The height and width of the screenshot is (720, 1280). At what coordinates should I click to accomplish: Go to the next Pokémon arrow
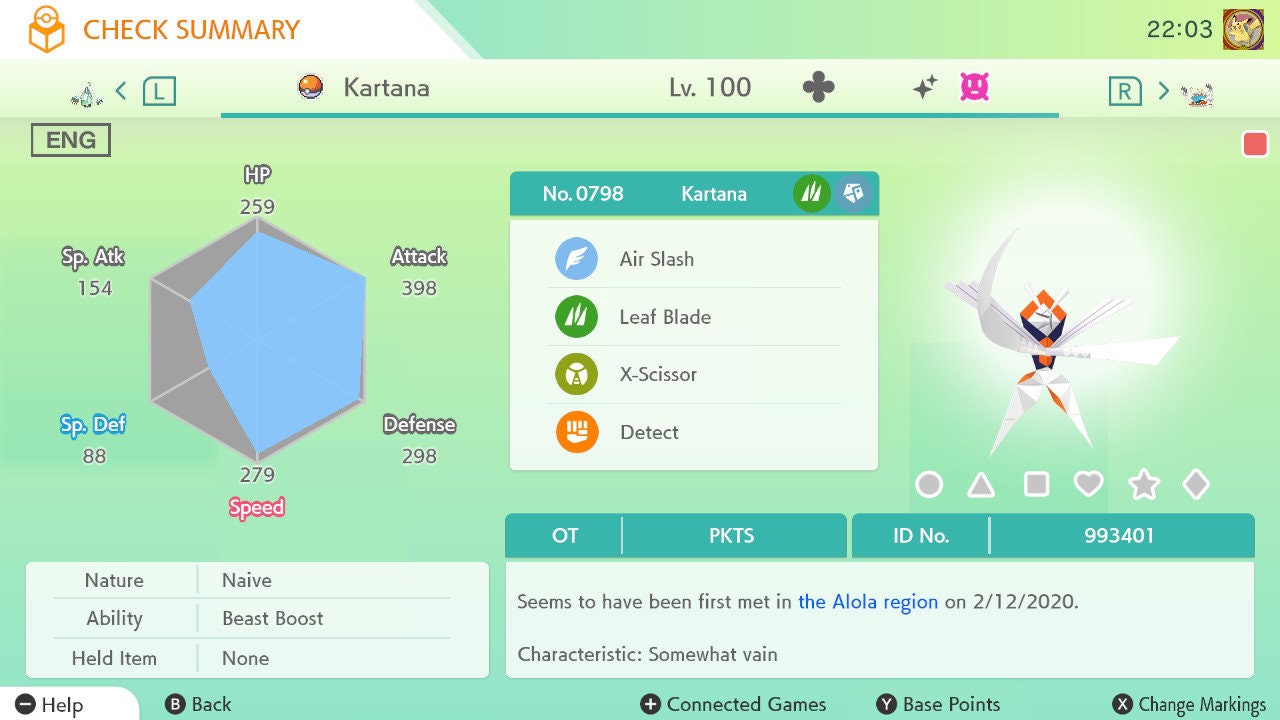(x=1163, y=91)
